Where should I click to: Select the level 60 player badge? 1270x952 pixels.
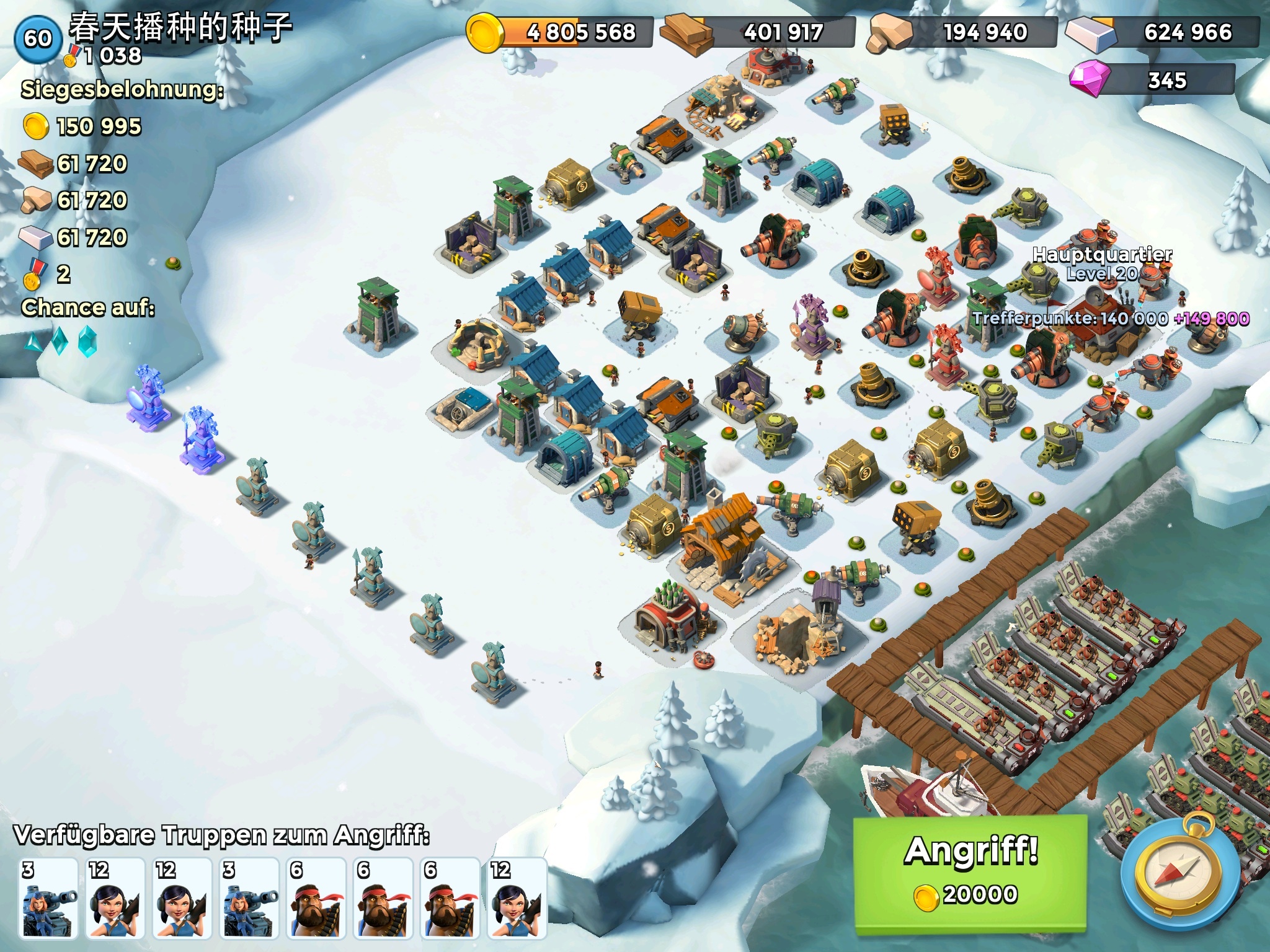pyautogui.click(x=37, y=38)
